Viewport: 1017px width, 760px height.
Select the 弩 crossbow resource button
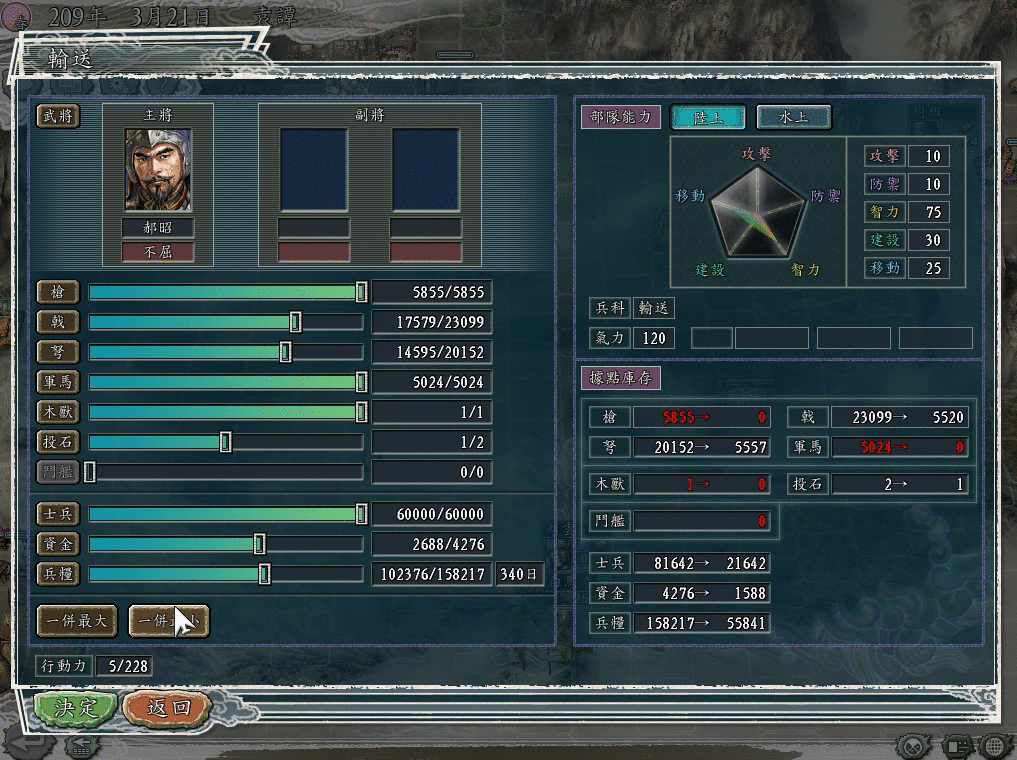click(58, 352)
